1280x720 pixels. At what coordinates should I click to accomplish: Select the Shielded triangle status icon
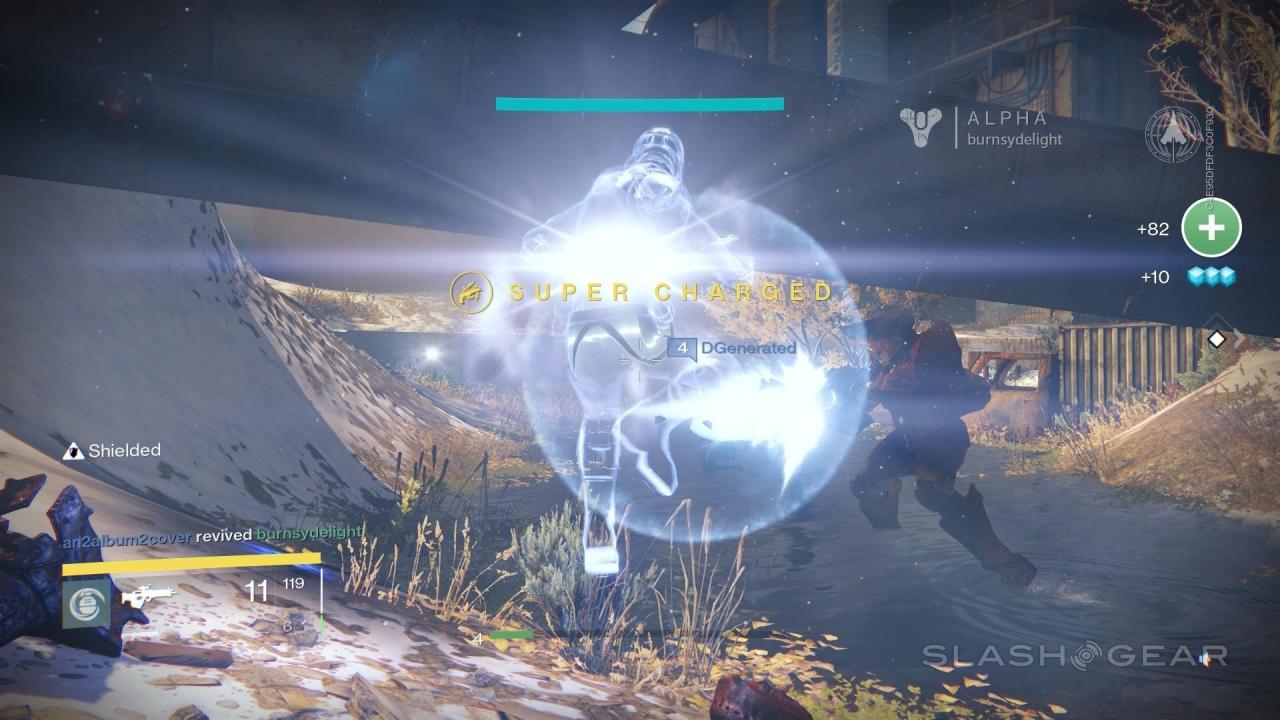point(74,450)
